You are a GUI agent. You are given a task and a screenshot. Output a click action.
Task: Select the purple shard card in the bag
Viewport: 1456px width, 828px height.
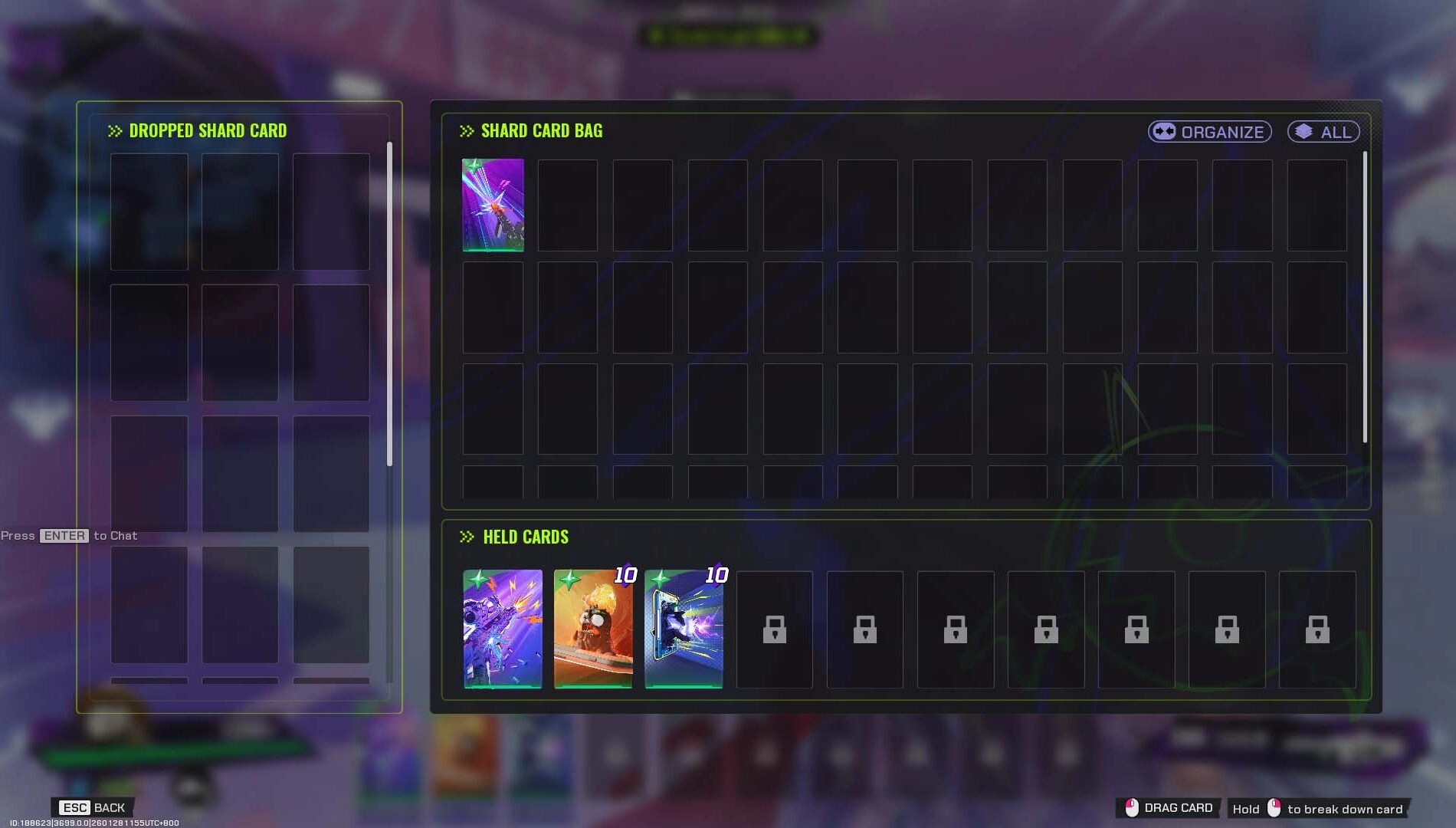coord(494,203)
